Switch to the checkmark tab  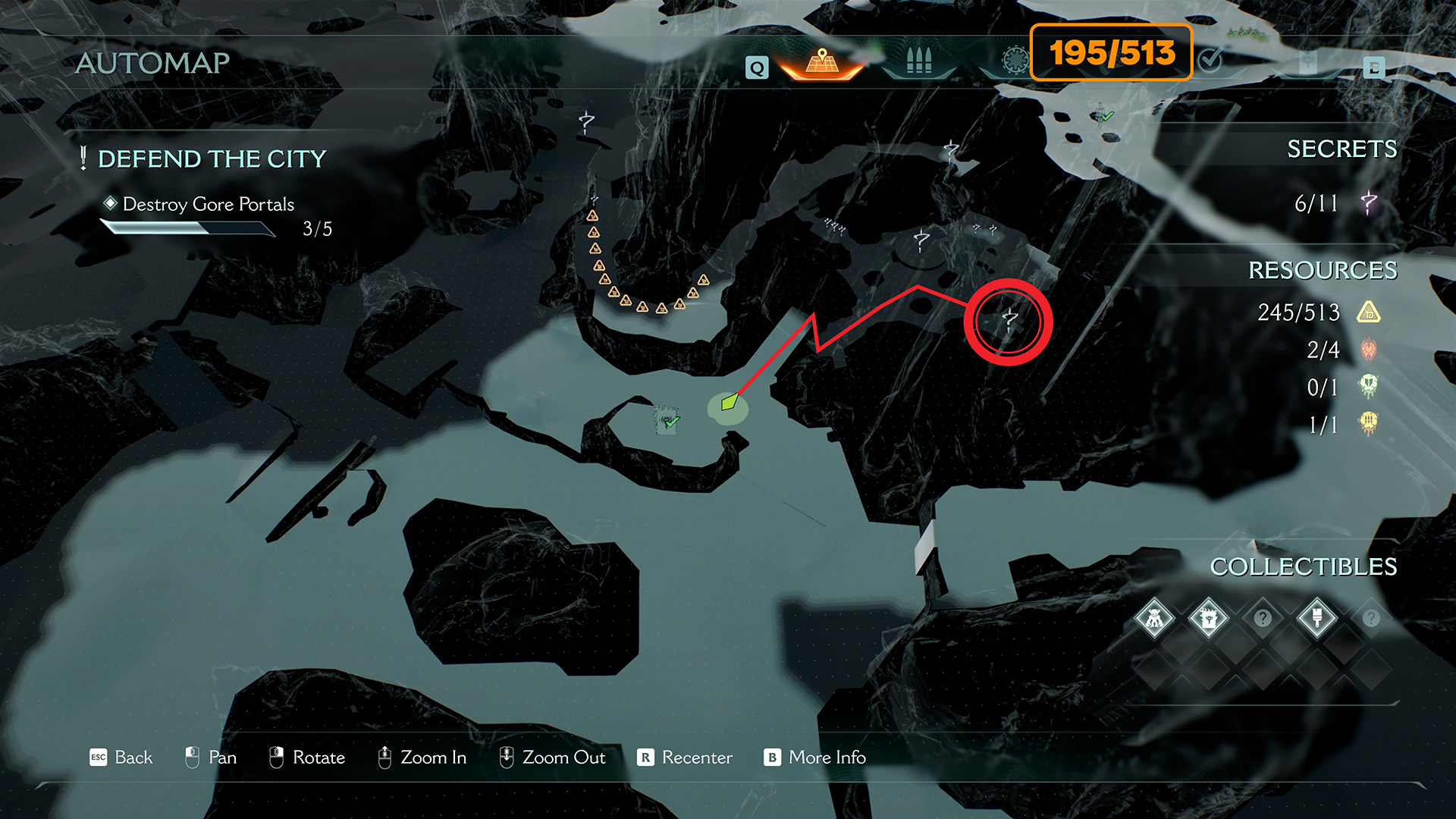1210,60
